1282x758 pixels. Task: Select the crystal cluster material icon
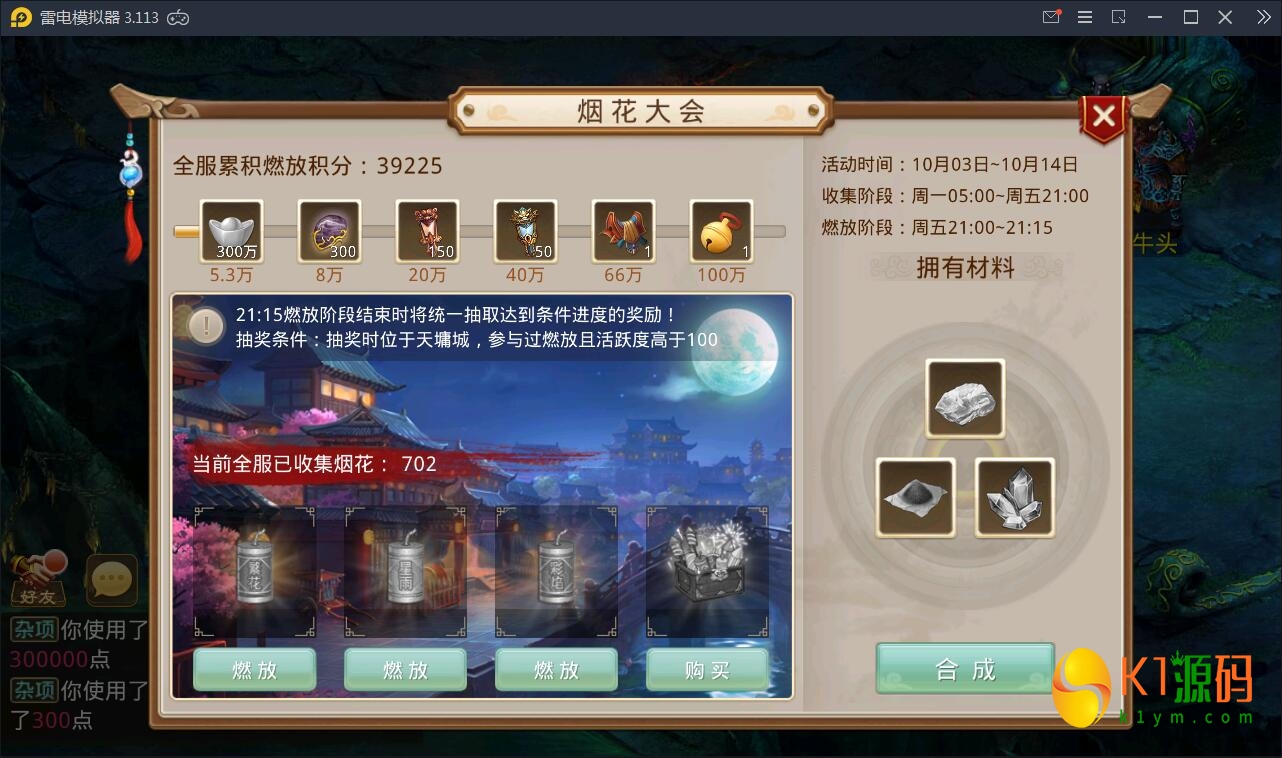[x=1014, y=497]
